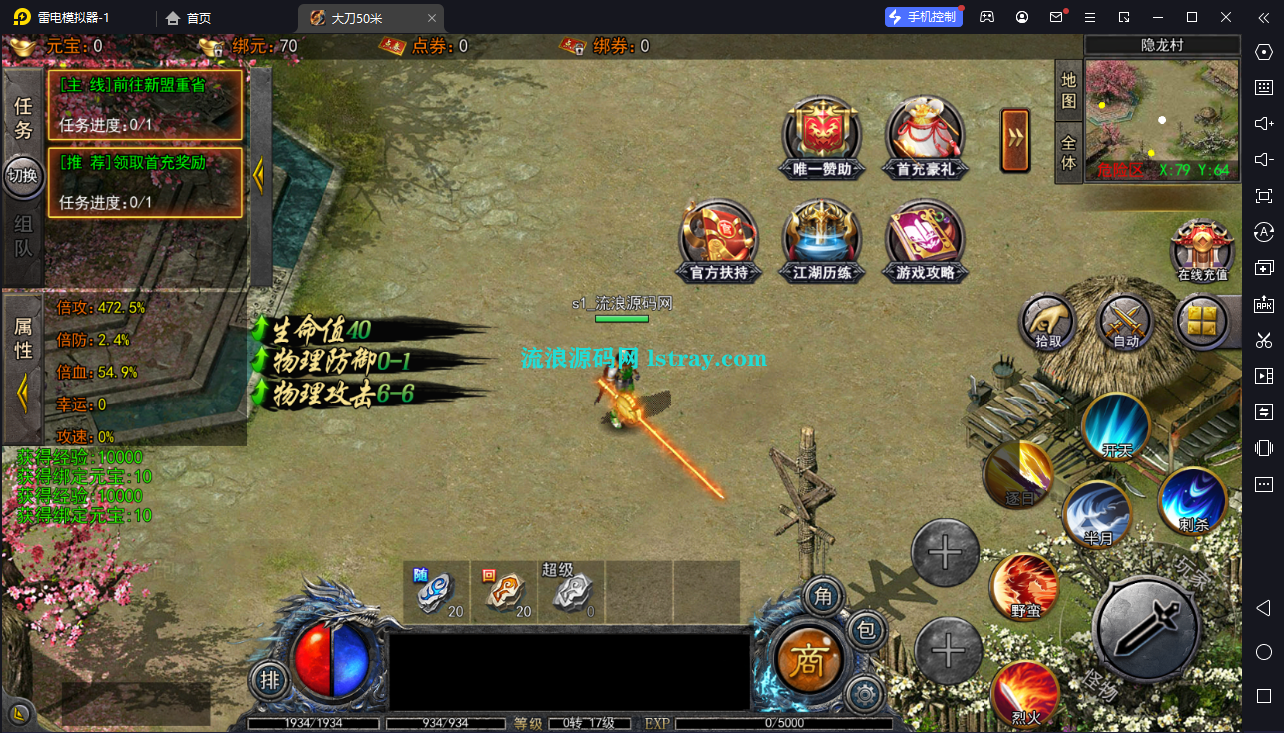This screenshot has height=733, width=1284.
Task: Open the 在线充值 online recharge icon
Action: click(1202, 248)
